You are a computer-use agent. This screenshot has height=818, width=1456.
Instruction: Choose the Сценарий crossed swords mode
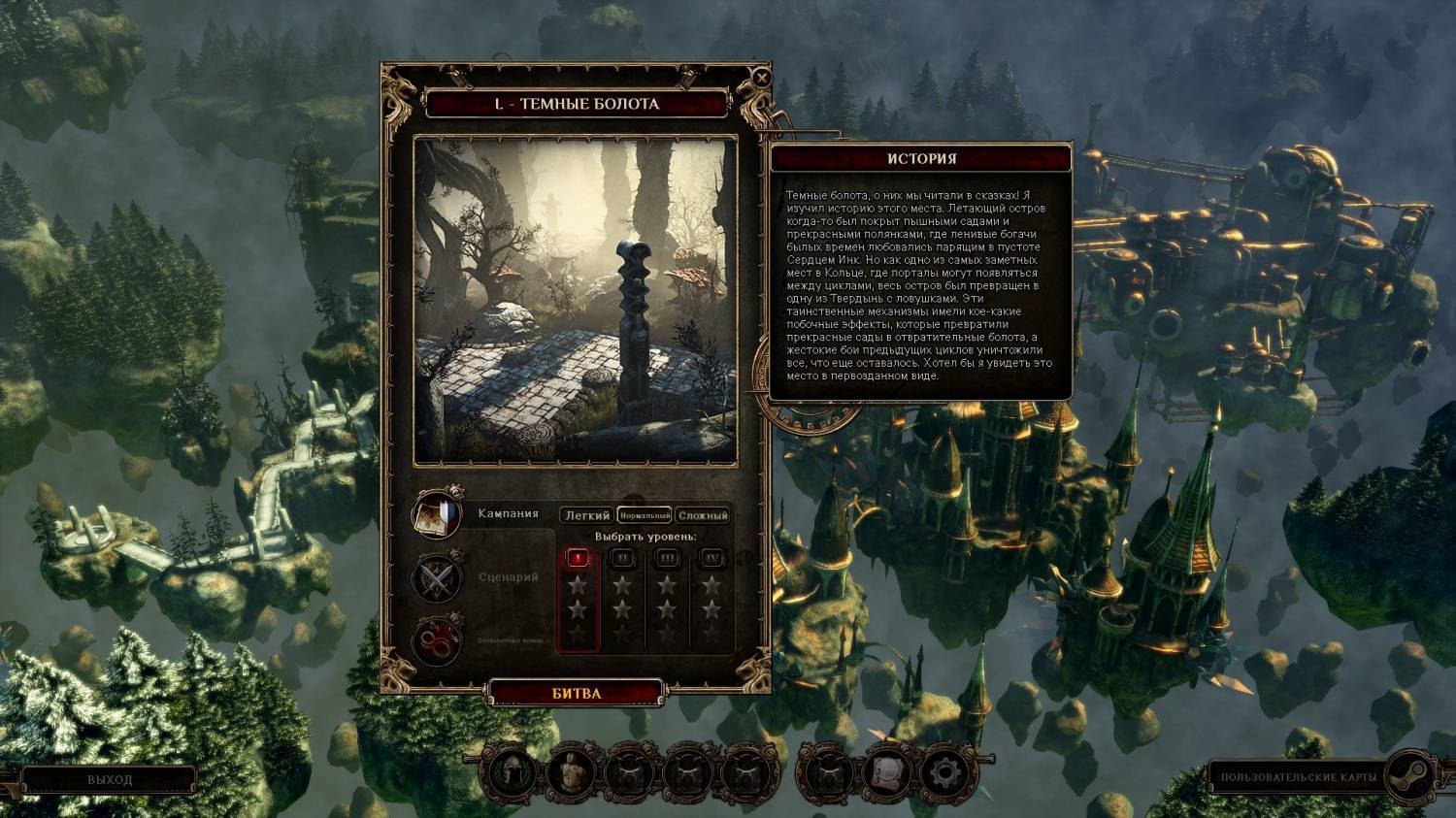coord(437,577)
